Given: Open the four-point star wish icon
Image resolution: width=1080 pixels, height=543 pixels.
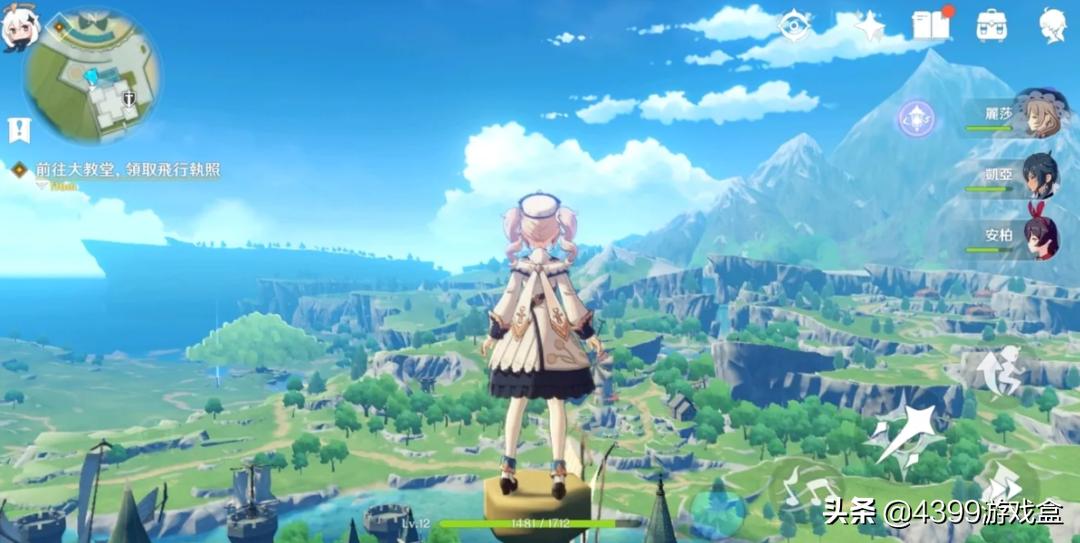Looking at the screenshot, I should [x=868, y=25].
